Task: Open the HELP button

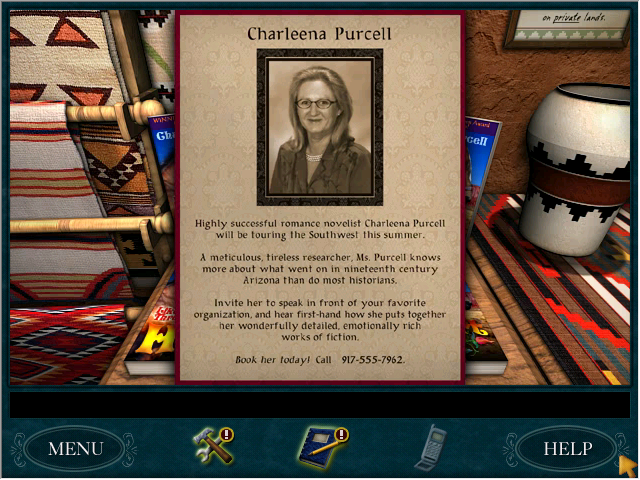Action: coord(566,448)
